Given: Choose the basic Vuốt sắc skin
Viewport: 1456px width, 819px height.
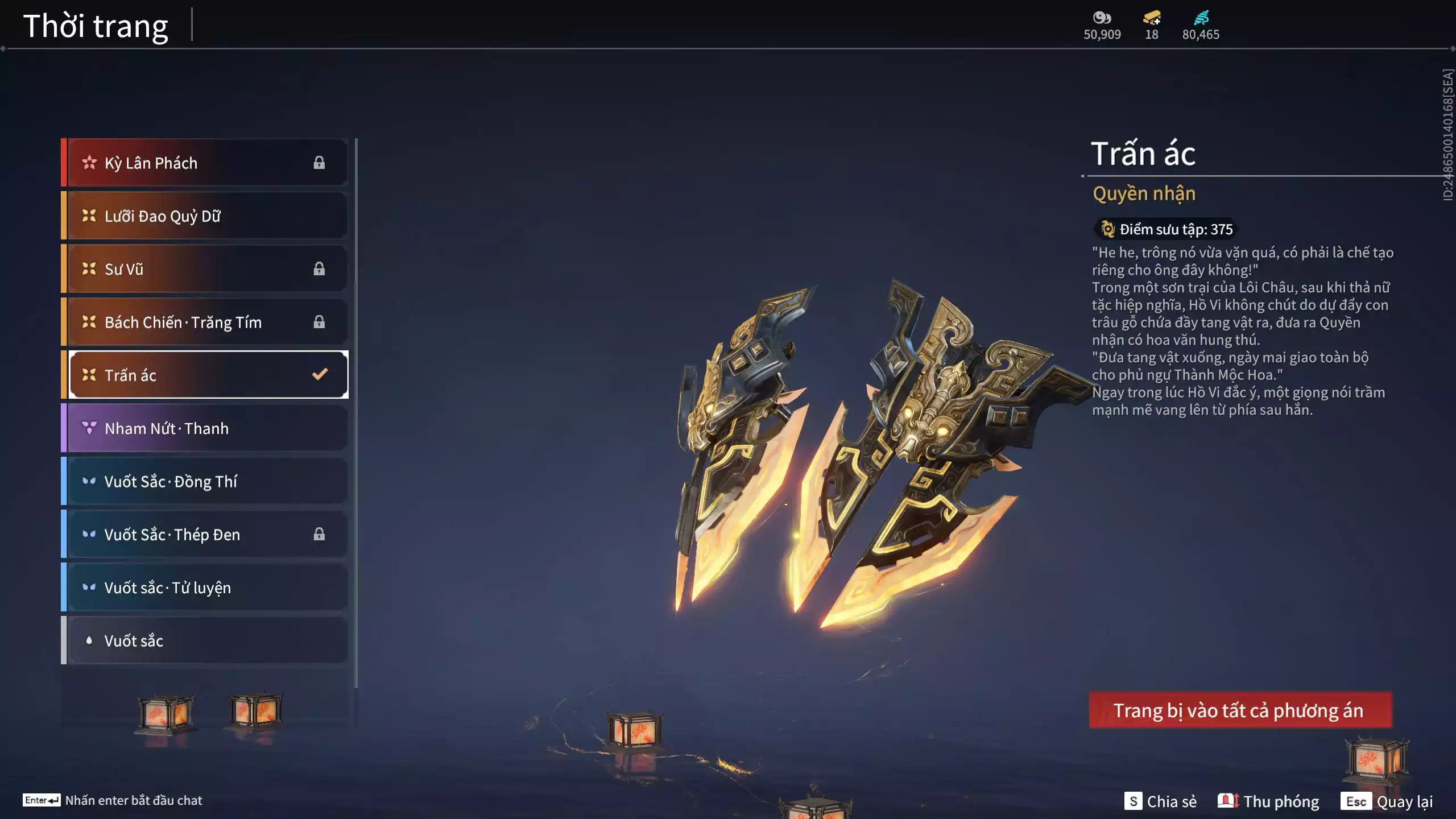Looking at the screenshot, I should tap(205, 640).
